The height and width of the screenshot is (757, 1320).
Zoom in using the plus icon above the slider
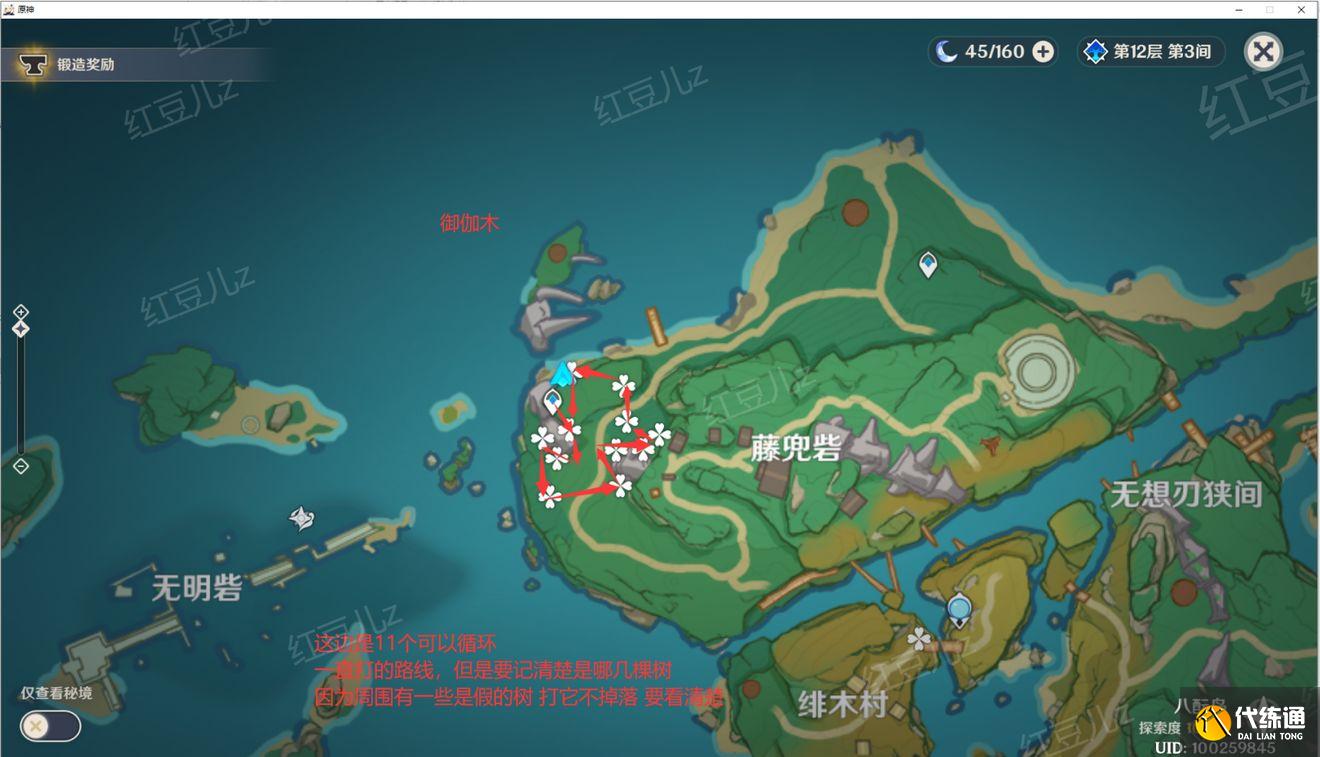[x=21, y=309]
